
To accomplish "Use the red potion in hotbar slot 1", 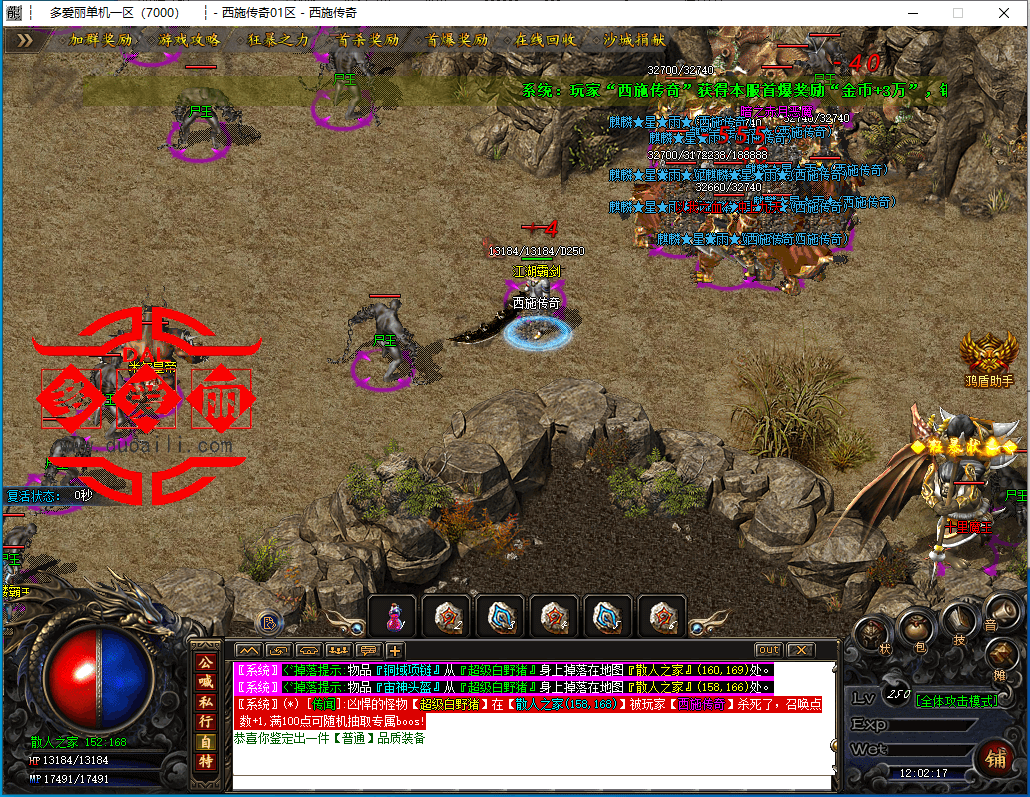I will [391, 616].
